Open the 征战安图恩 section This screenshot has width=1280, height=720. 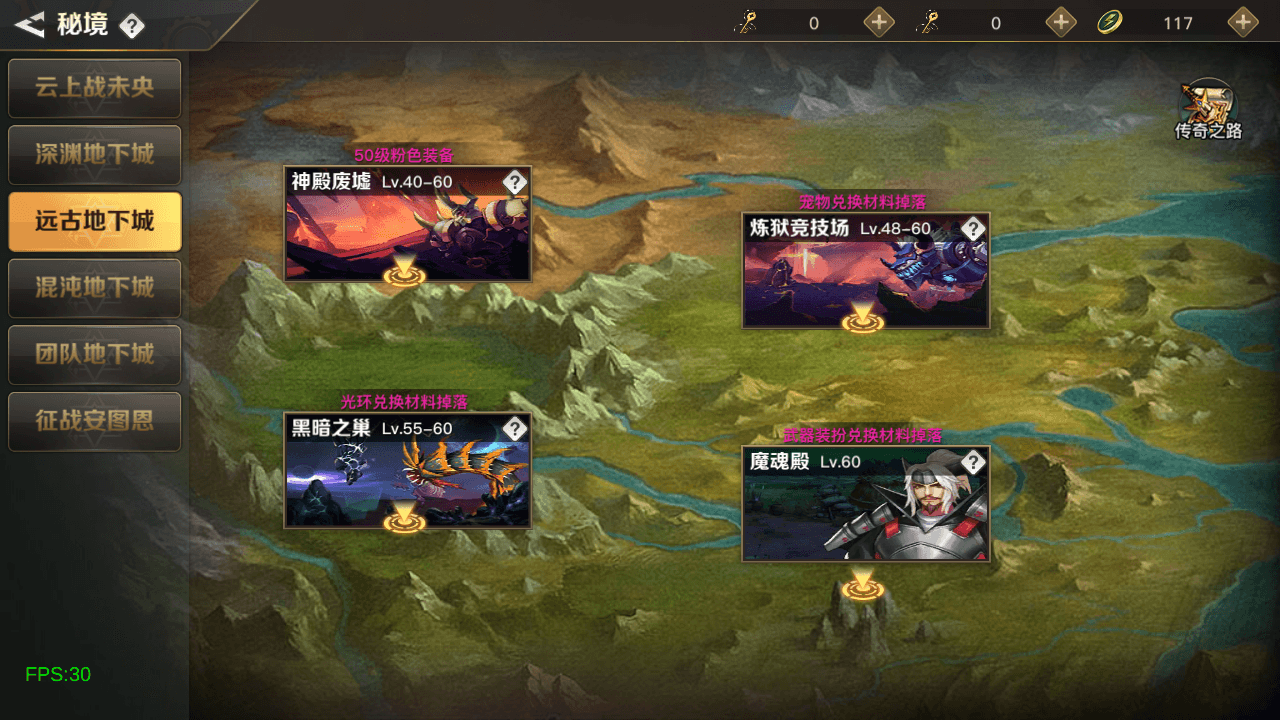point(94,422)
